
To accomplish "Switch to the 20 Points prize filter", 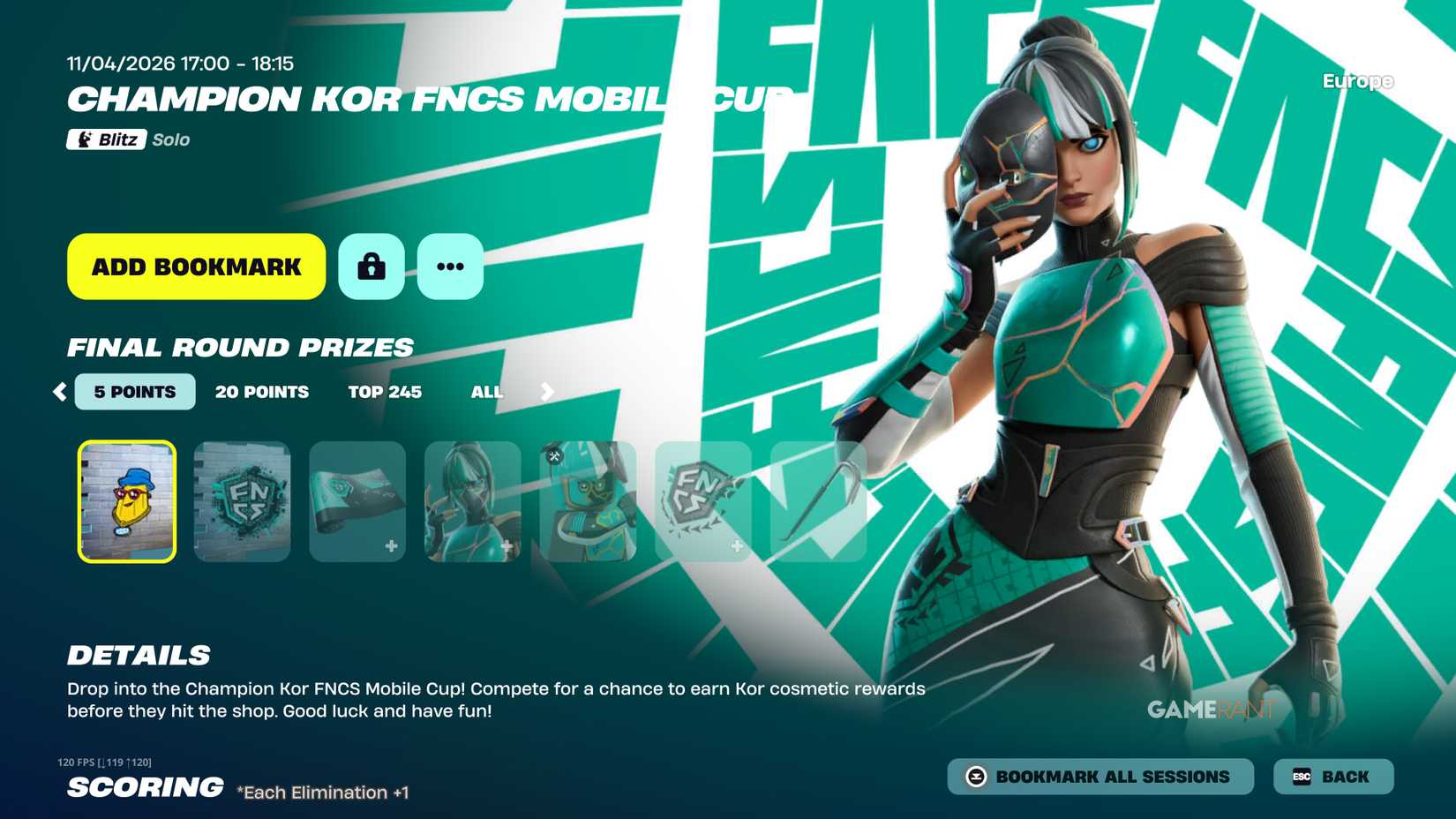I will (x=262, y=391).
